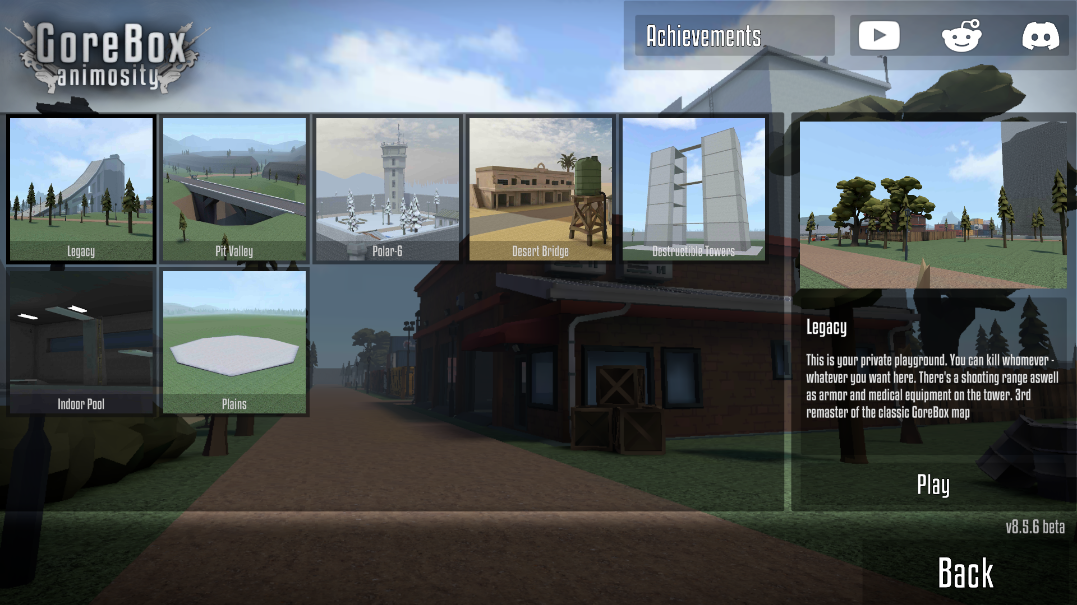Pick the Plains map tile
Viewport: 1077px width, 605px height.
pos(234,341)
